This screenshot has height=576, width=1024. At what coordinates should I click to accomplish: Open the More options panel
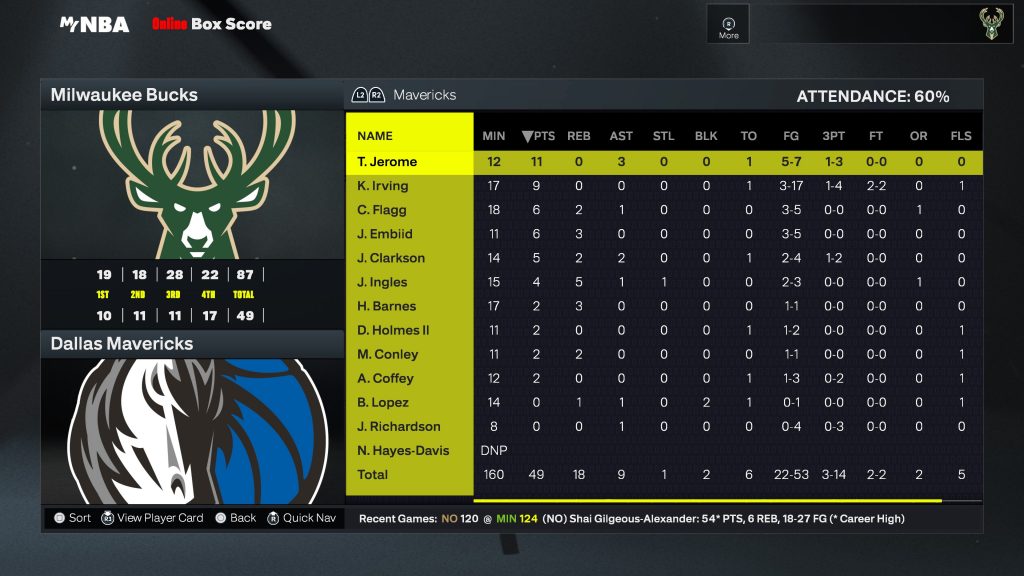tap(729, 26)
